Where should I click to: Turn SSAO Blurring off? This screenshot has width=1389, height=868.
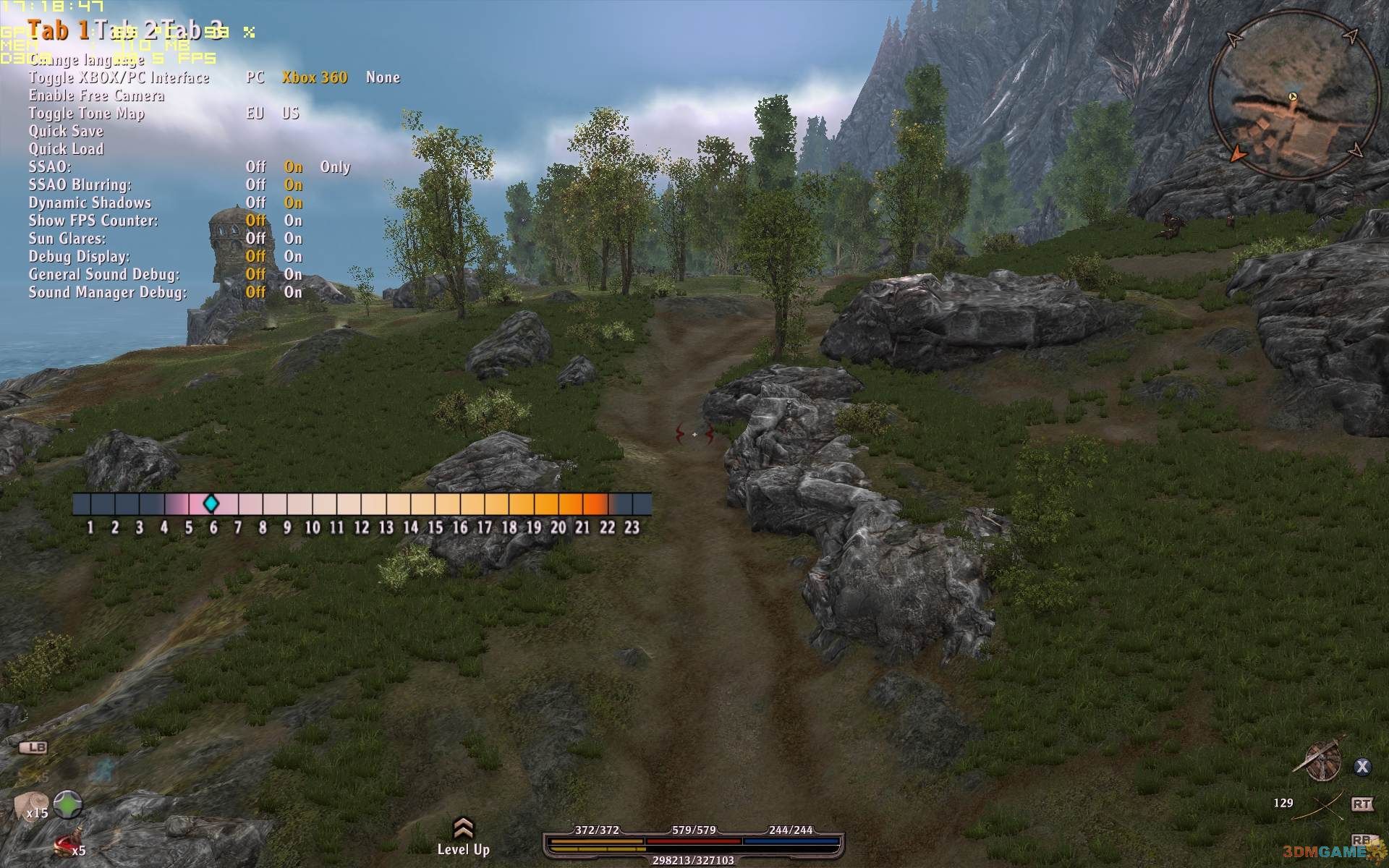click(x=255, y=185)
